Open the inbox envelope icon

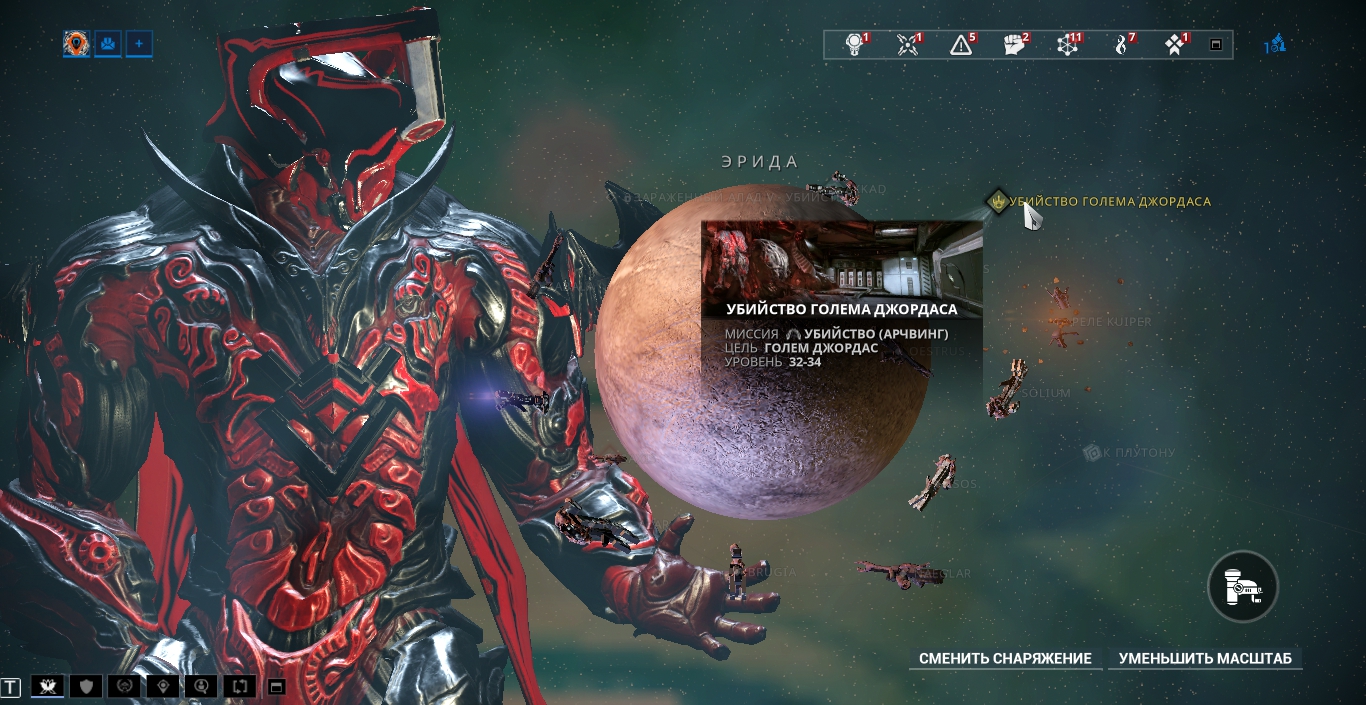107,43
